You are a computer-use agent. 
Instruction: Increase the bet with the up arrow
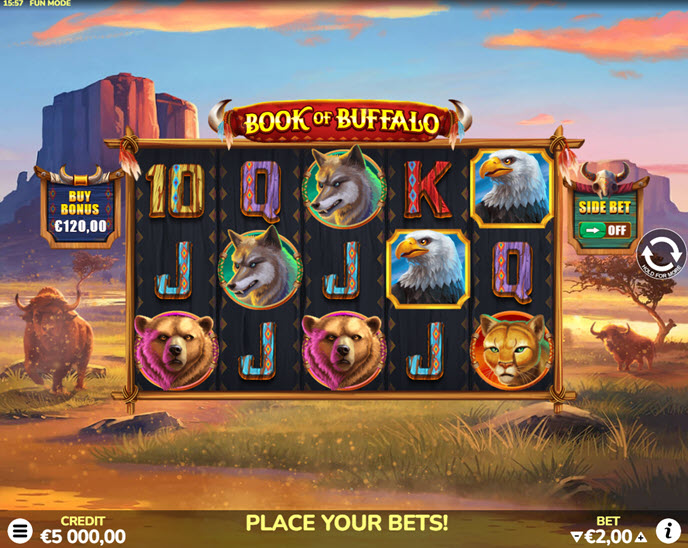641,537
